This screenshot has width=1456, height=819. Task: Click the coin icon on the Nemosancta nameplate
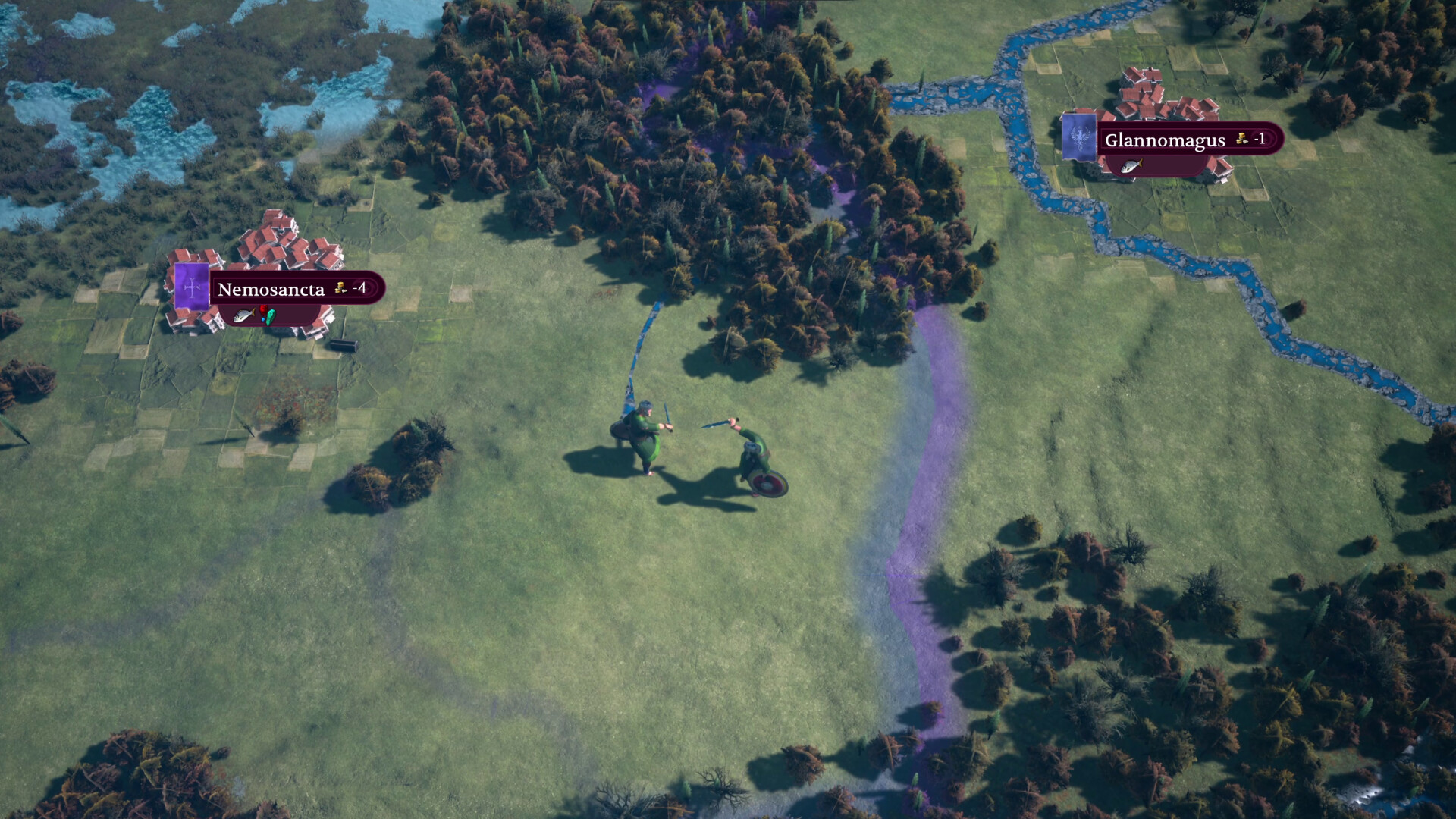click(341, 289)
